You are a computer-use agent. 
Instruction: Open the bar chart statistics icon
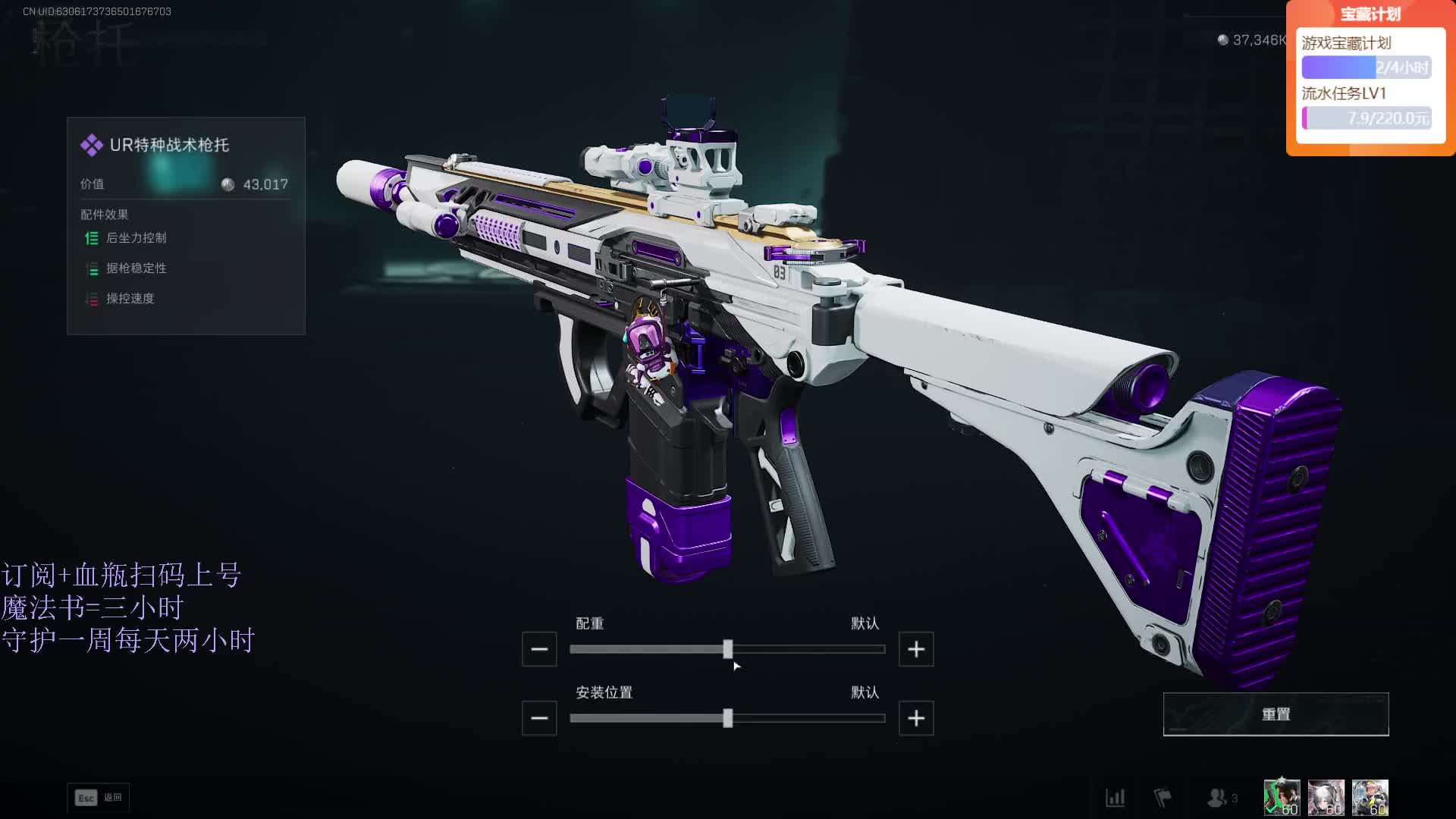1116,798
